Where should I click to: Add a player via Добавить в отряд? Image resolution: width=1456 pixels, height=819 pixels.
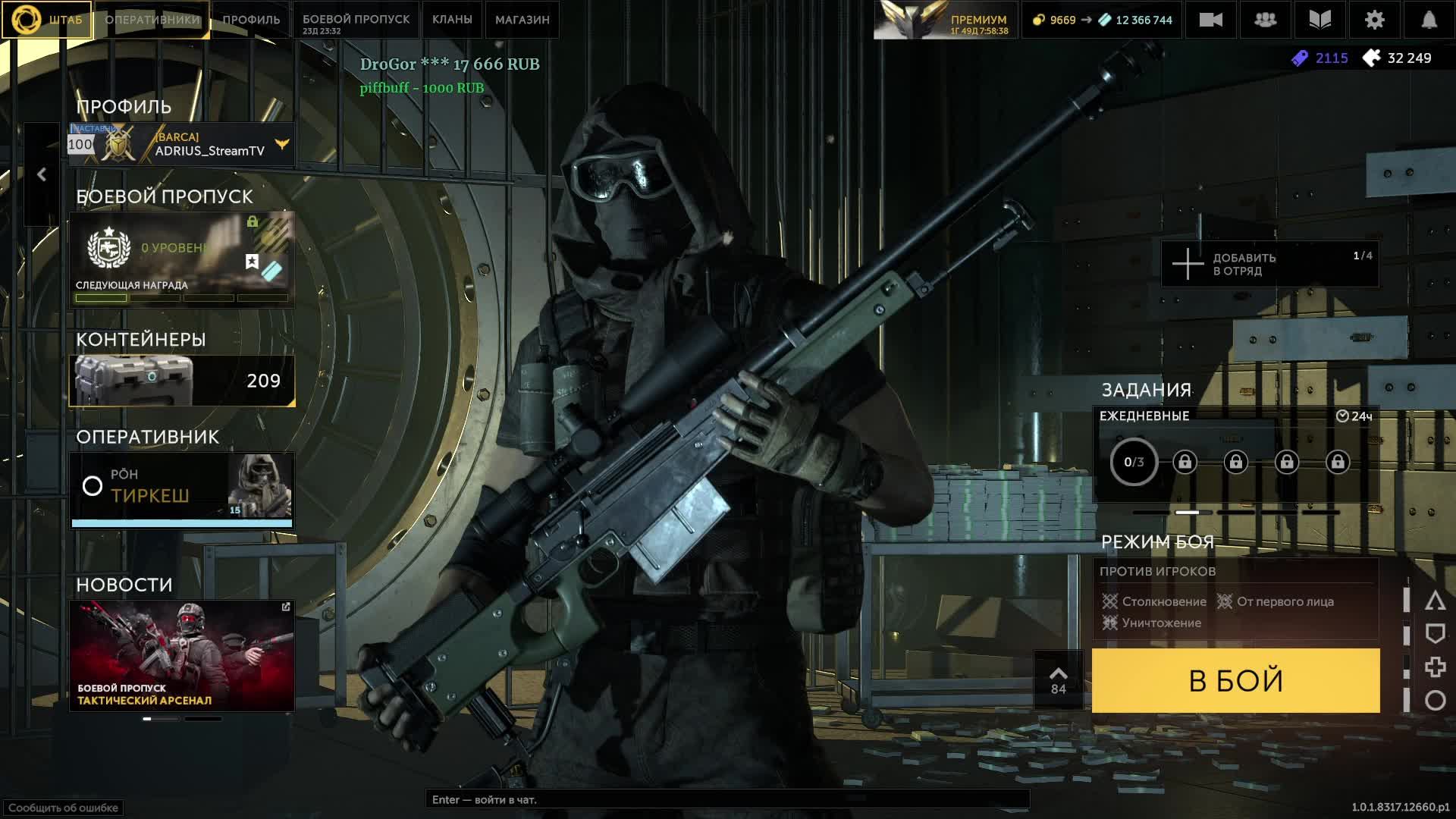[1269, 264]
